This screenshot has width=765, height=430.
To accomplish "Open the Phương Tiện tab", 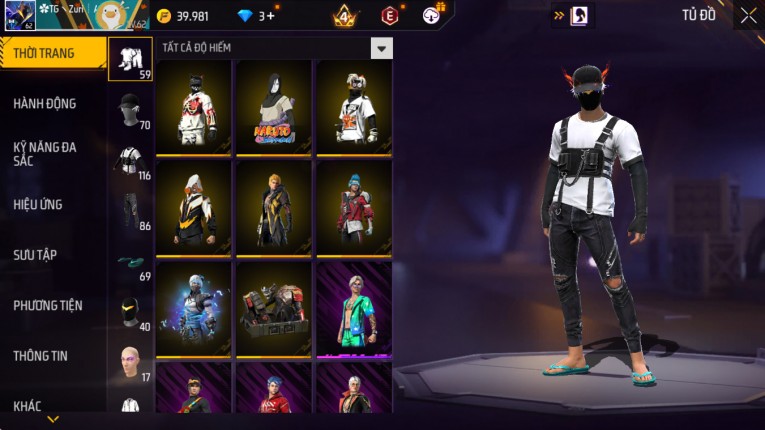I will [x=48, y=305].
